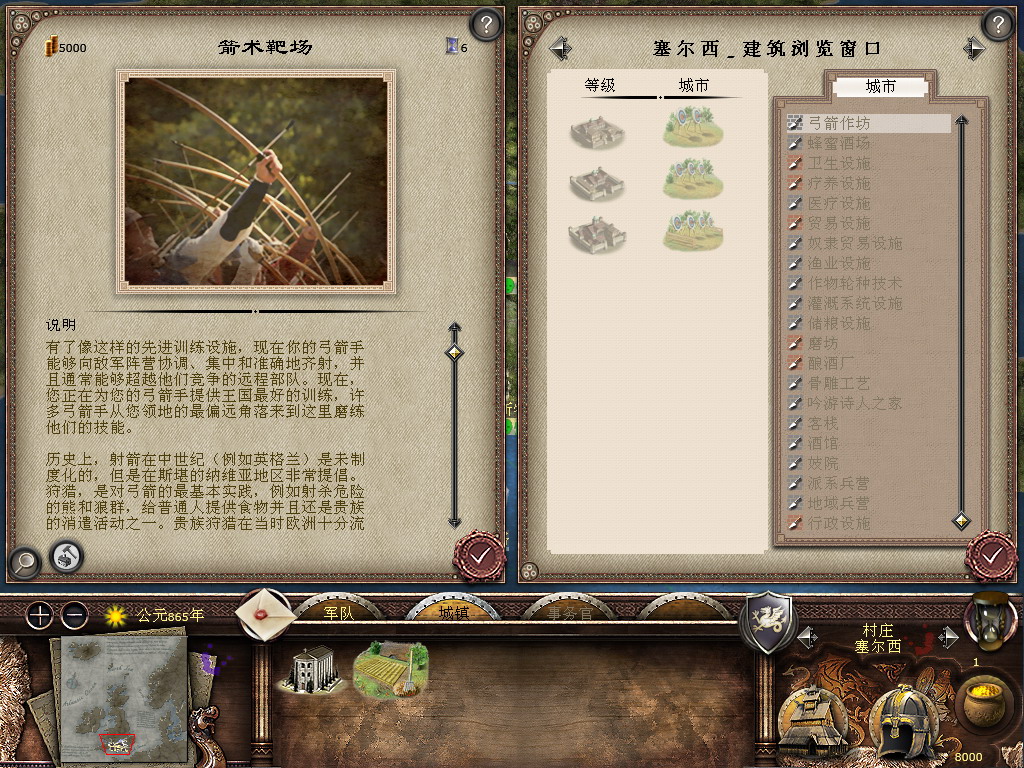Go to previous settlement in building browser
Screen dimensions: 1024x768
[x=560, y=48]
